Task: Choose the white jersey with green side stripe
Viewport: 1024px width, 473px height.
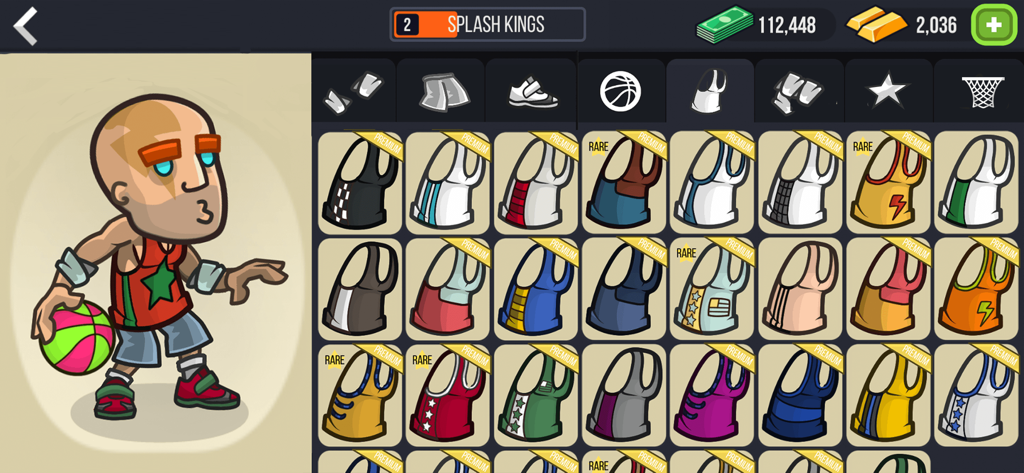Action: pyautogui.click(x=976, y=182)
